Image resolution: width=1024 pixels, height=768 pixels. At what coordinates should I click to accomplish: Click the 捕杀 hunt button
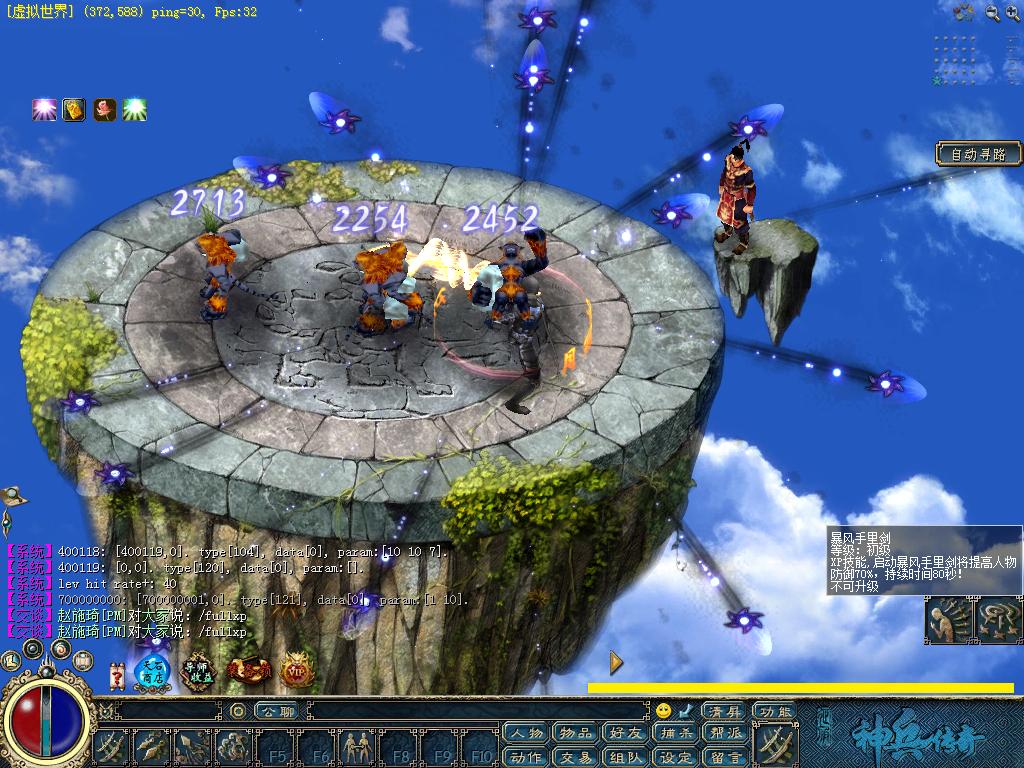pos(677,733)
